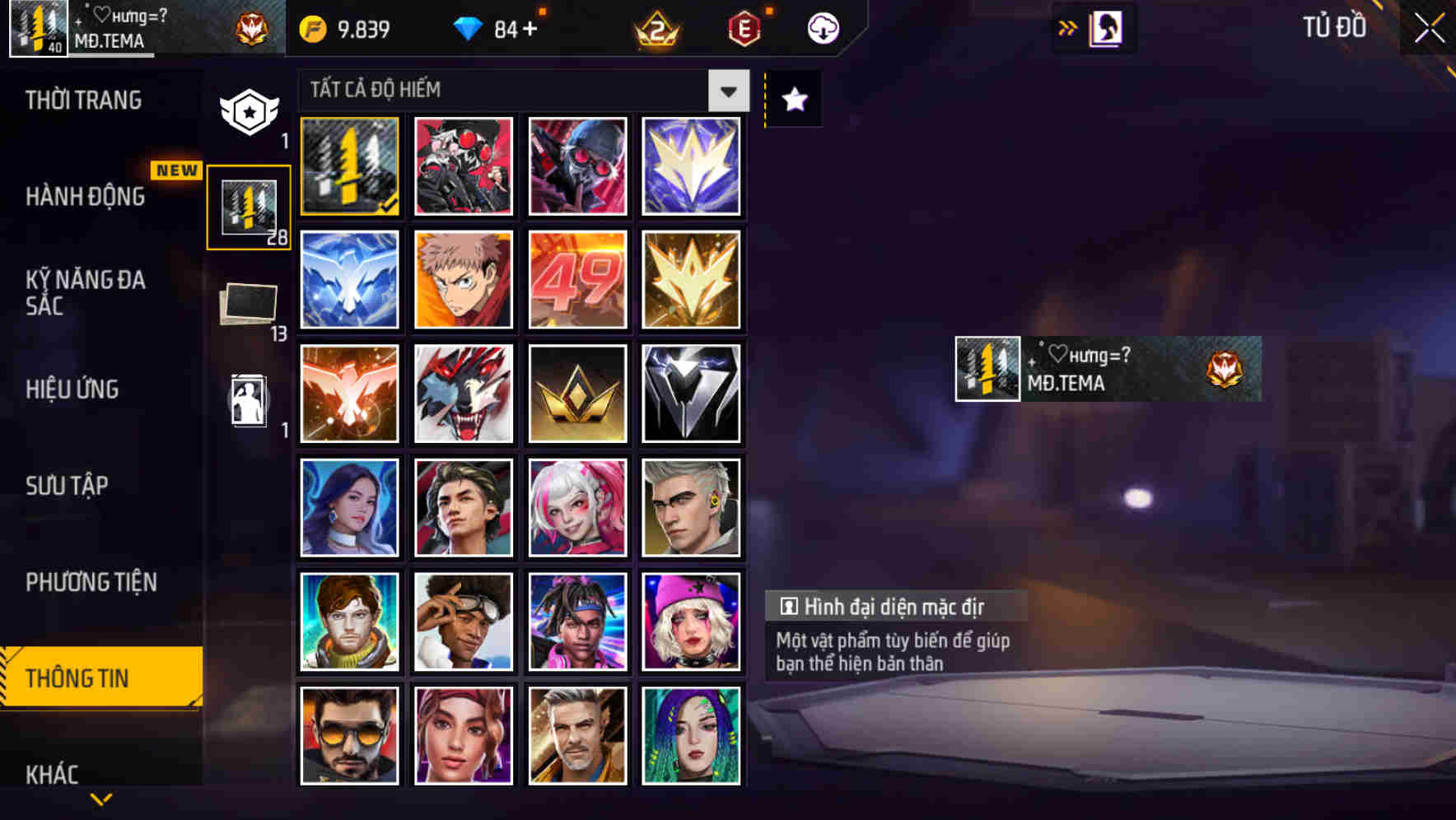Click the yellow double-chevron collapse arrows near top right
The image size is (1456, 820).
coord(1068,27)
